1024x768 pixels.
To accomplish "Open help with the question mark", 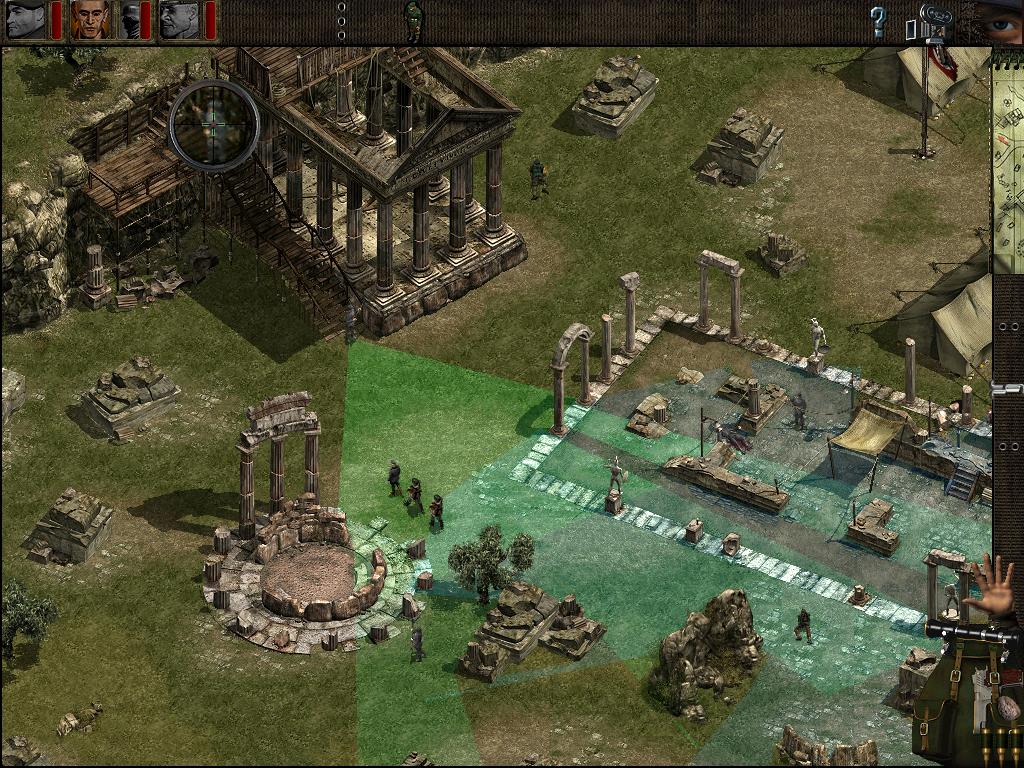I will tap(878, 20).
